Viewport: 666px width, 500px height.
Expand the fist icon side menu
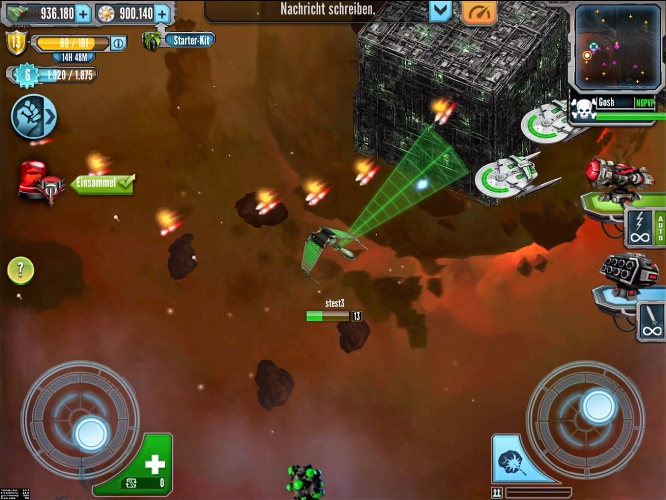click(32, 117)
